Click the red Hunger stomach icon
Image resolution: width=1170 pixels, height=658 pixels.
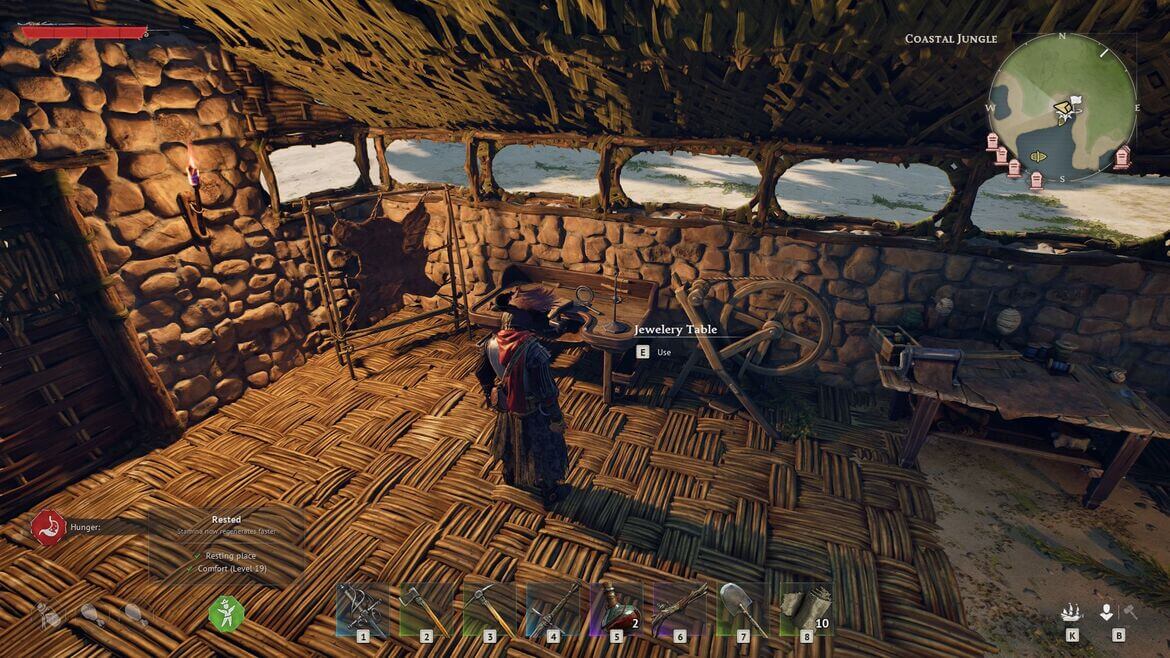pyautogui.click(x=48, y=527)
